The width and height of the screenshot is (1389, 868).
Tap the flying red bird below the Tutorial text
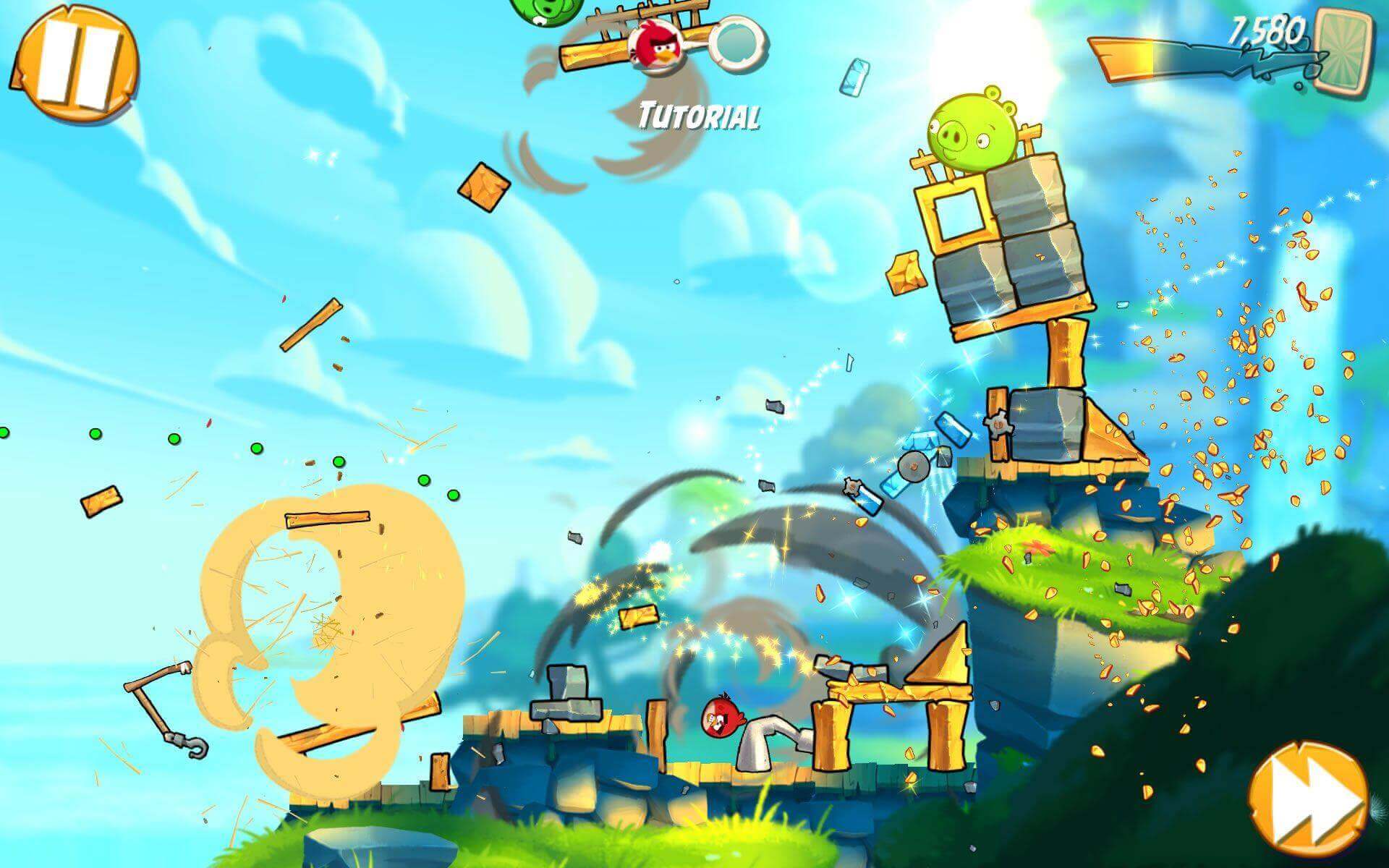point(655,47)
